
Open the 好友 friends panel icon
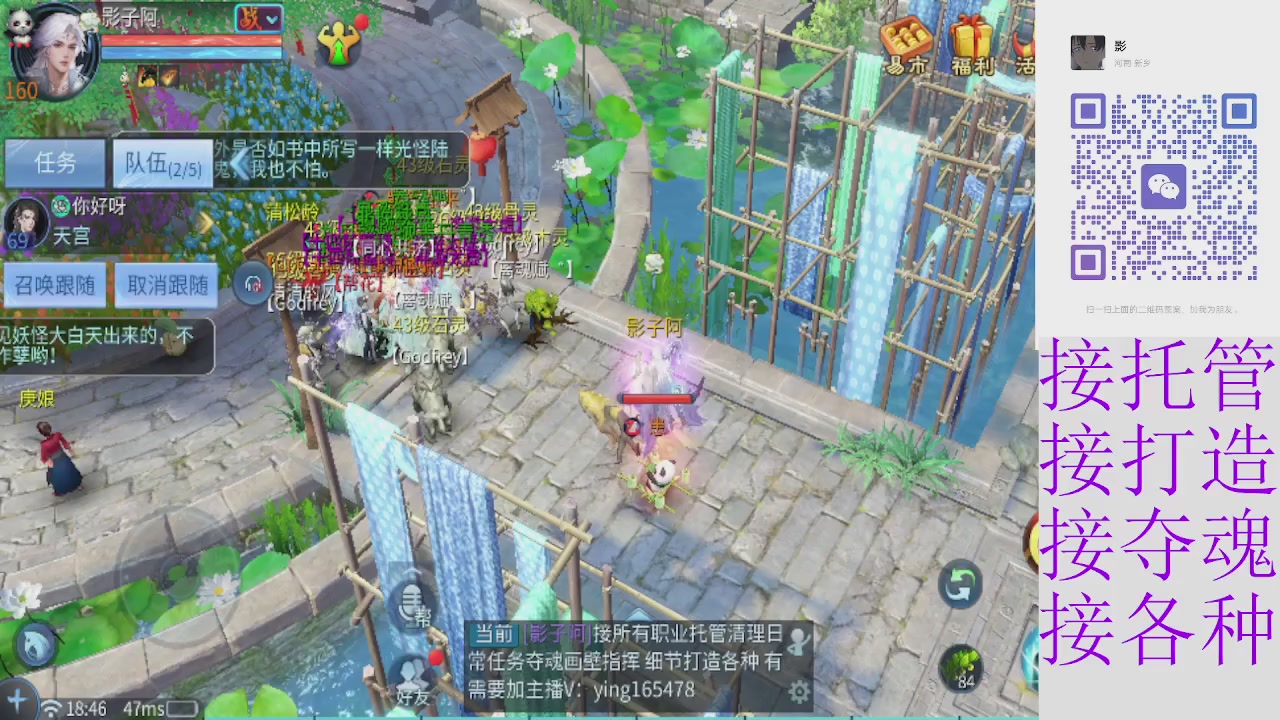[x=414, y=675]
